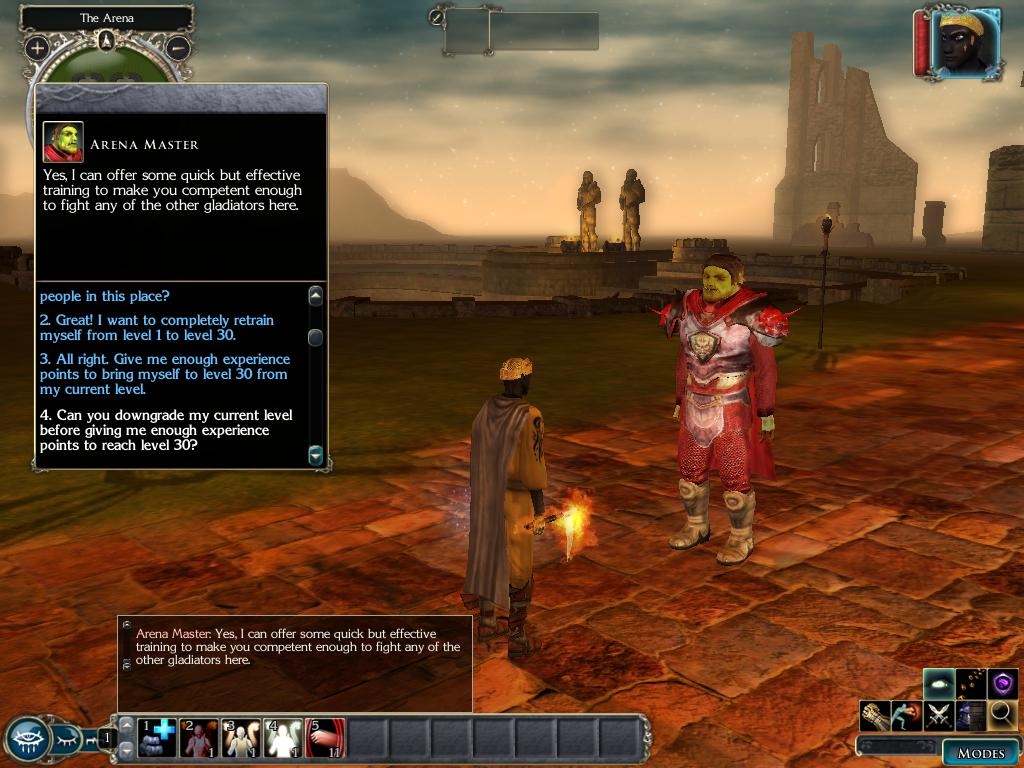Open the Modes button

click(x=980, y=753)
